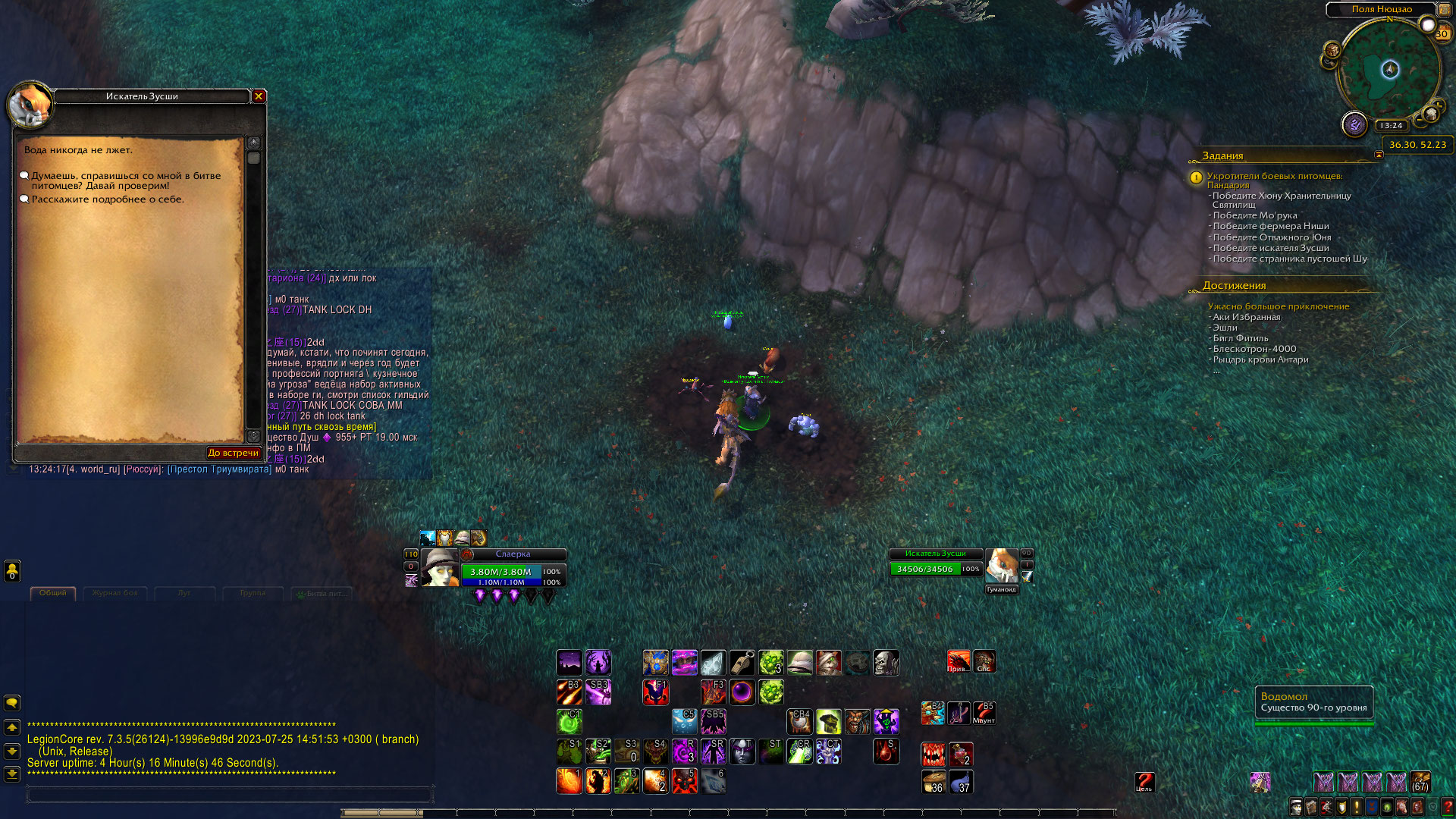Select 'Расскажите подробнее о себе' option
Image resolution: width=1456 pixels, height=819 pixels.
107,199
